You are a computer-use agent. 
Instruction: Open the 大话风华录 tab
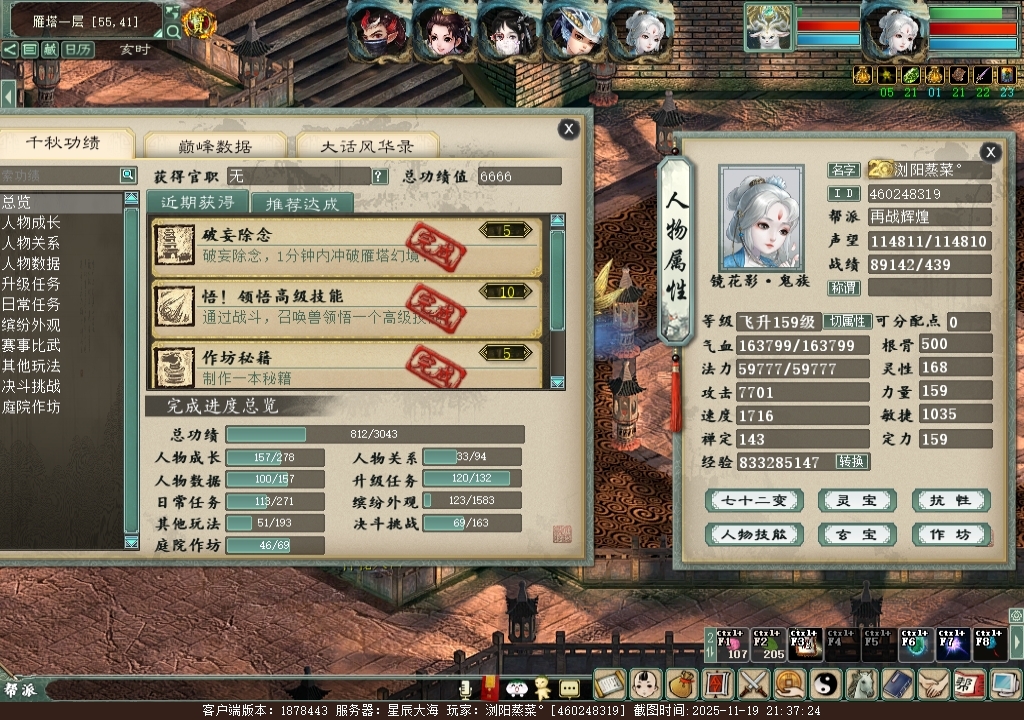(x=367, y=146)
